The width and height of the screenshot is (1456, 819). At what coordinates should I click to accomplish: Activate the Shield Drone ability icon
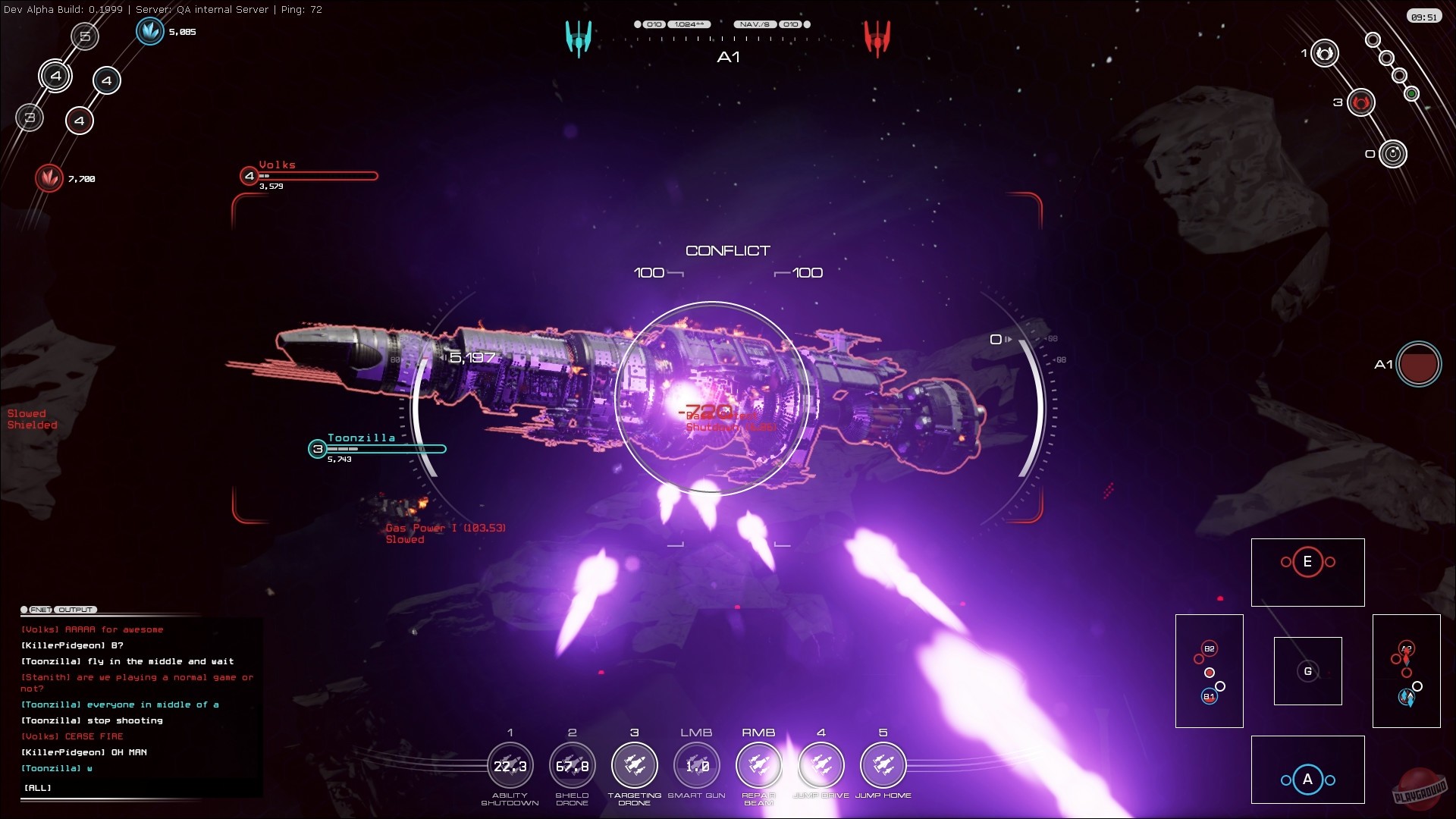573,765
